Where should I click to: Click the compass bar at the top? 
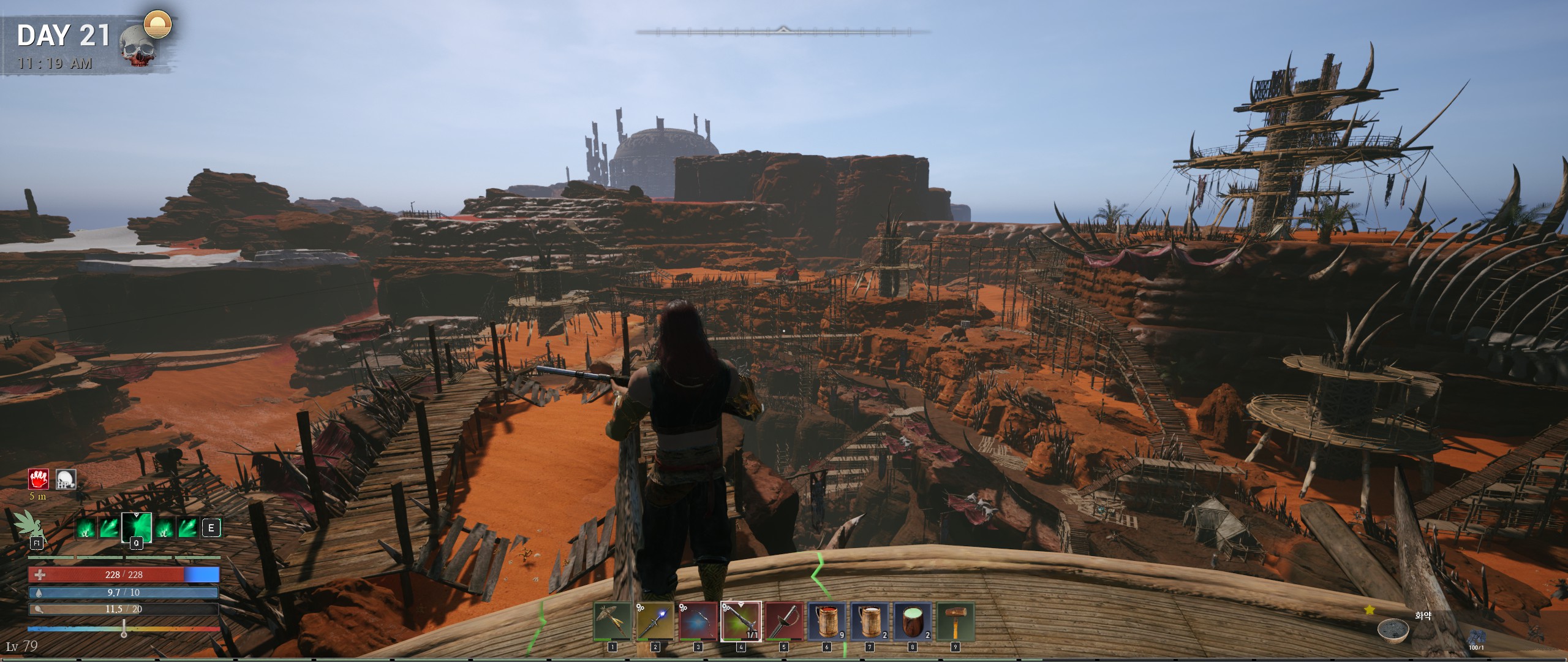tap(783, 31)
